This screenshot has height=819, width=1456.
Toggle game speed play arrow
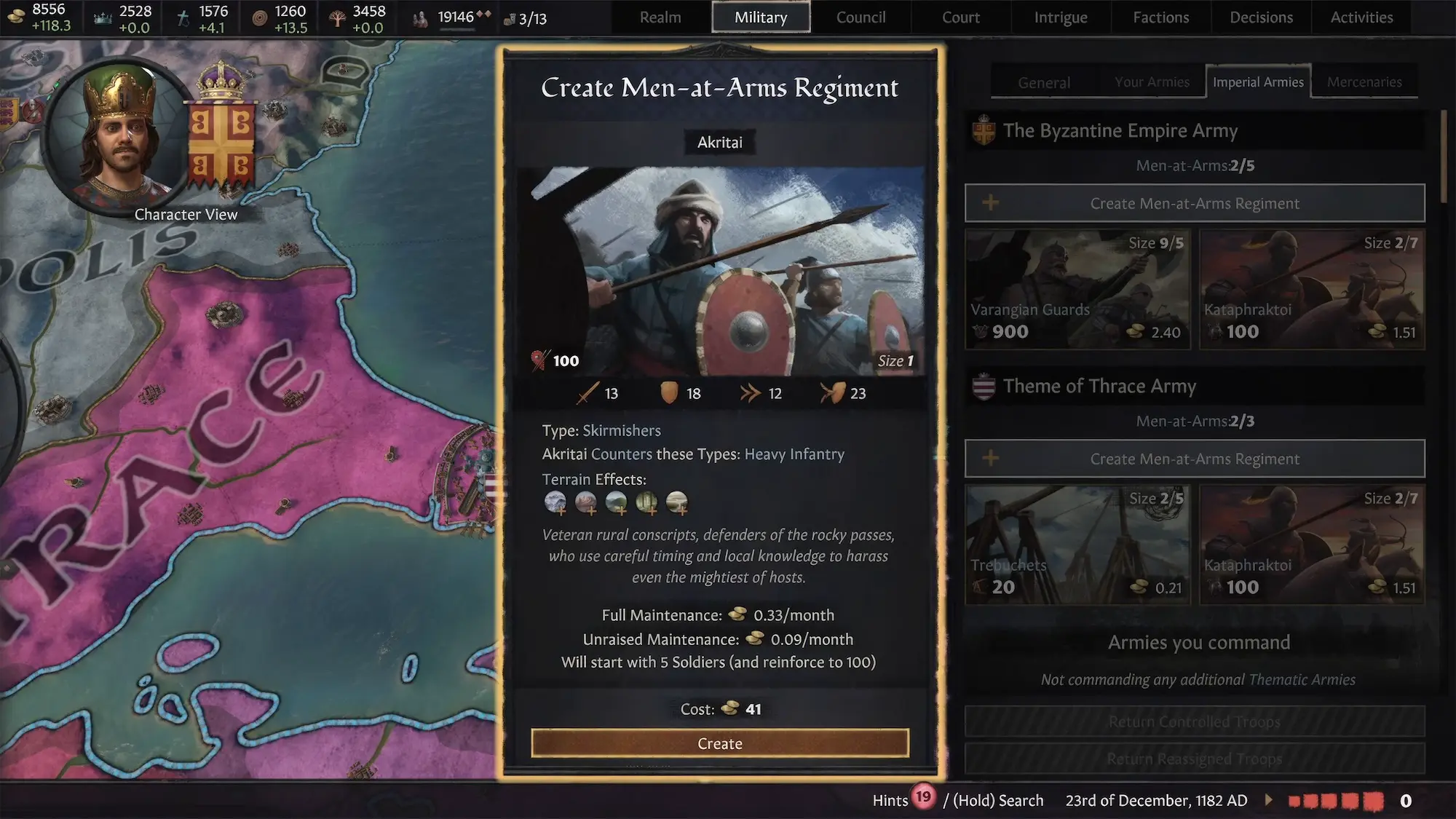coord(1269,800)
